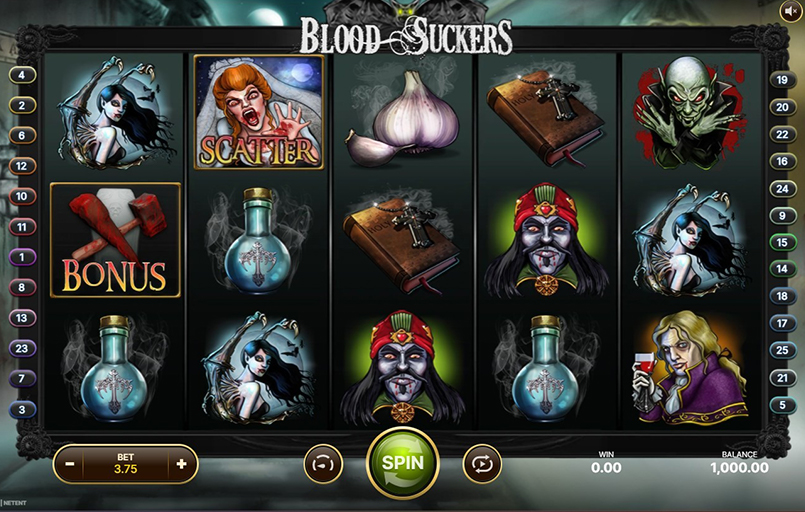This screenshot has height=512, width=805.
Task: Spin the reels with the green SPIN button
Action: 402,463
